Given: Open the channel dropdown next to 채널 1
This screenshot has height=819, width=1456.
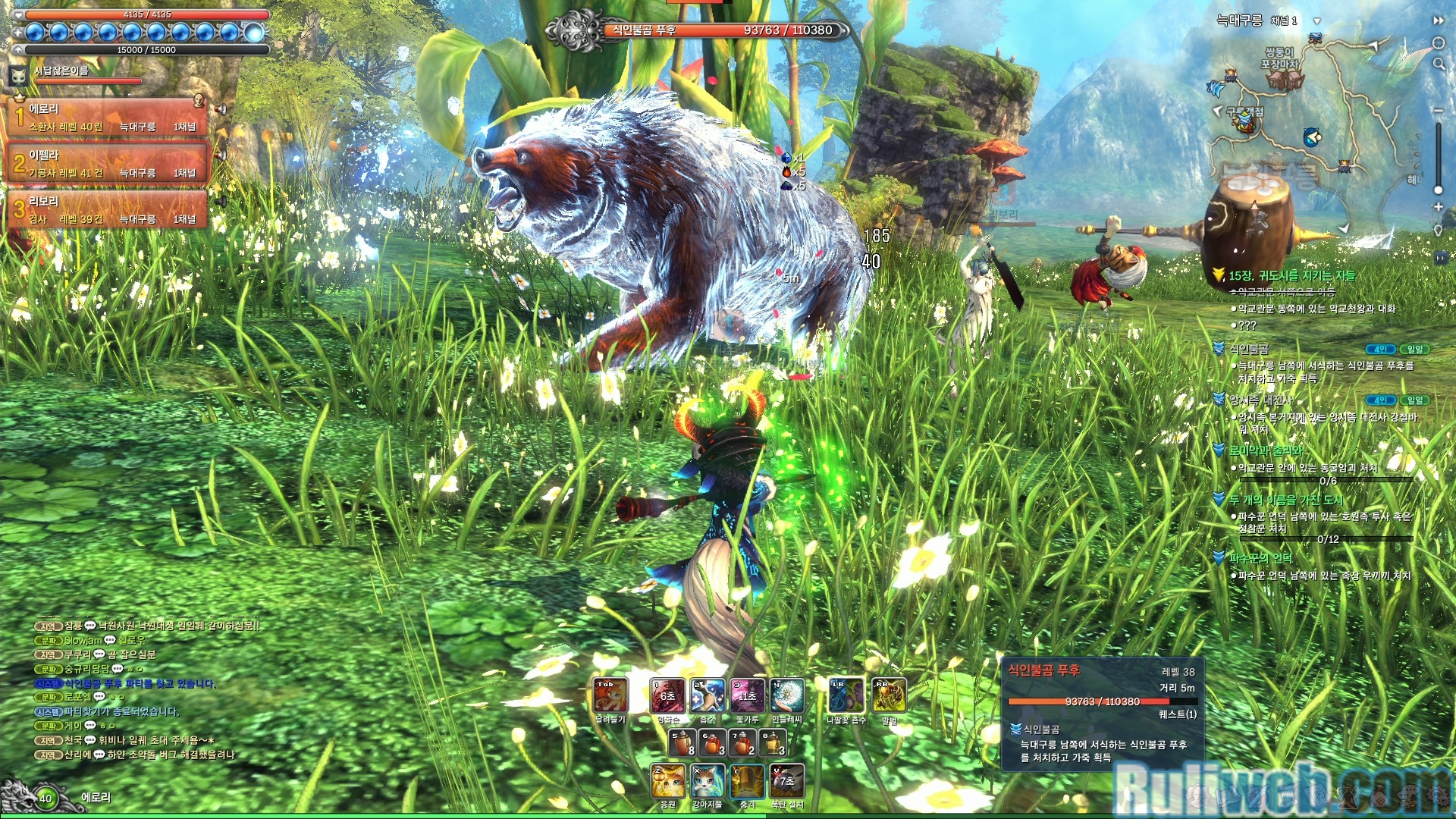Looking at the screenshot, I should 1317,21.
